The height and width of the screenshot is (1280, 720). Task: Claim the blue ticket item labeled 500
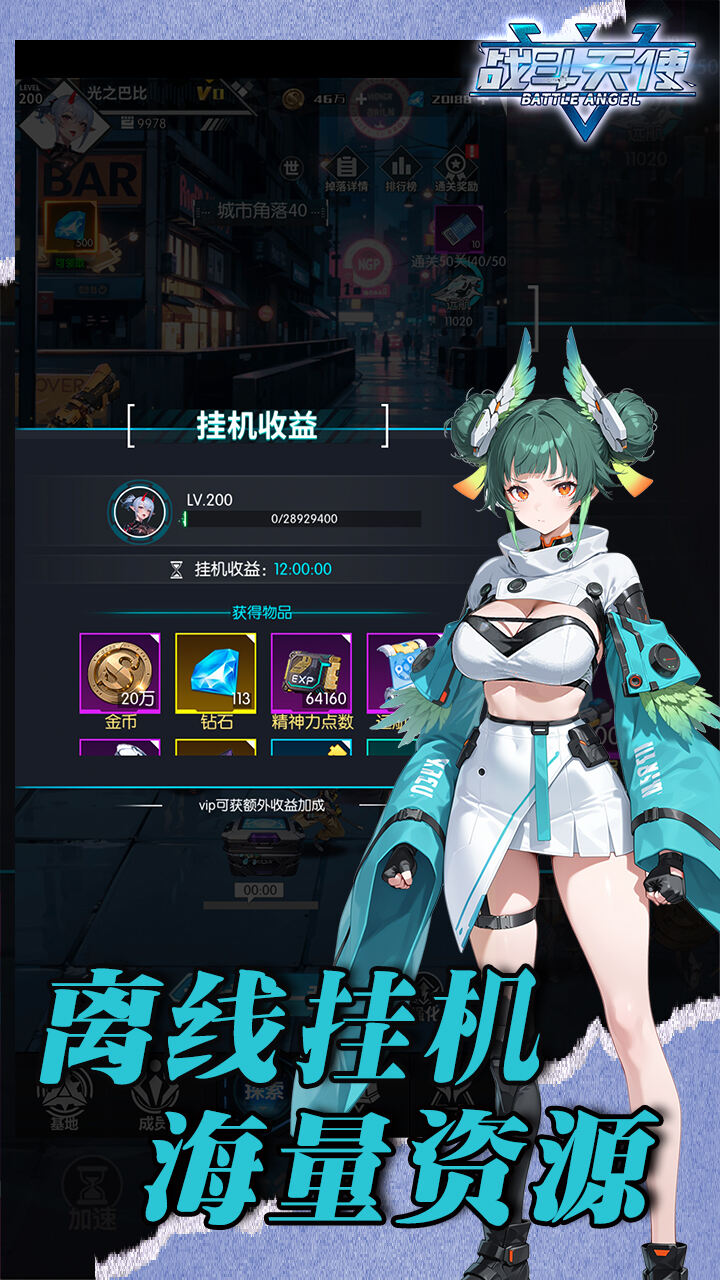[x=70, y=232]
